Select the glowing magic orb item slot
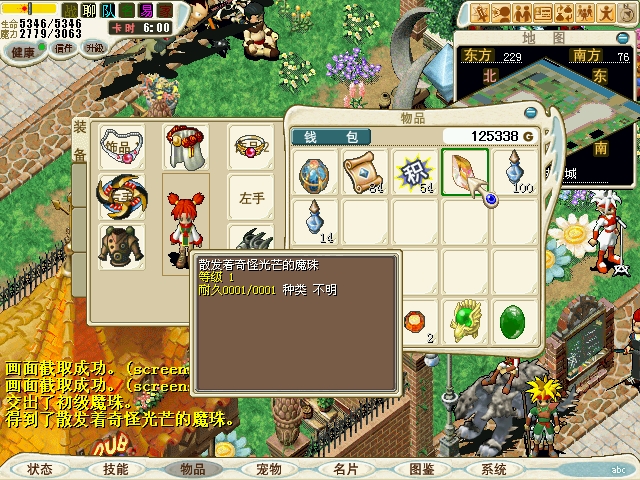This screenshot has height=480, width=640. 466,172
